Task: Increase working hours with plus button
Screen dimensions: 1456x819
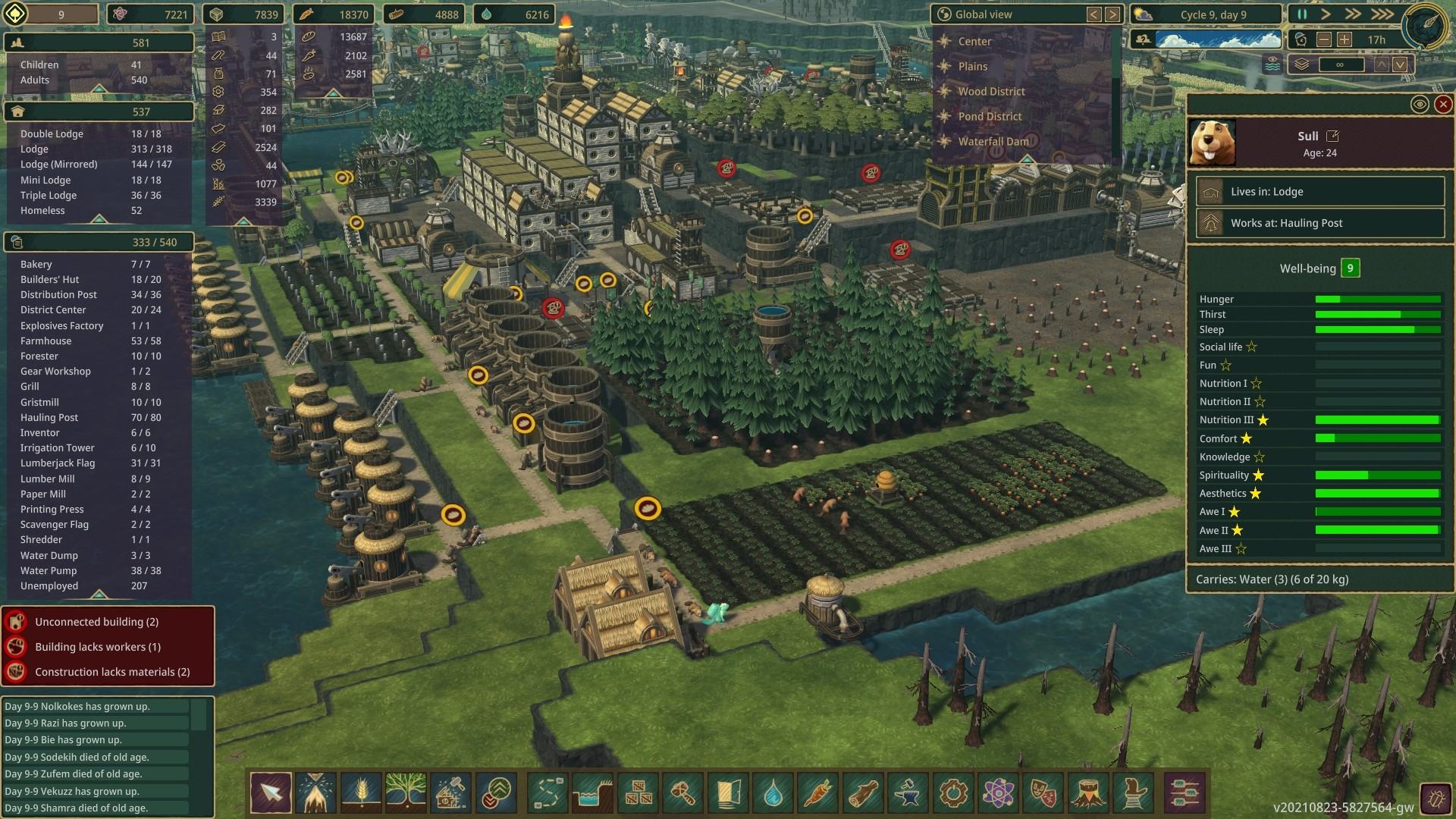Action: (1345, 39)
